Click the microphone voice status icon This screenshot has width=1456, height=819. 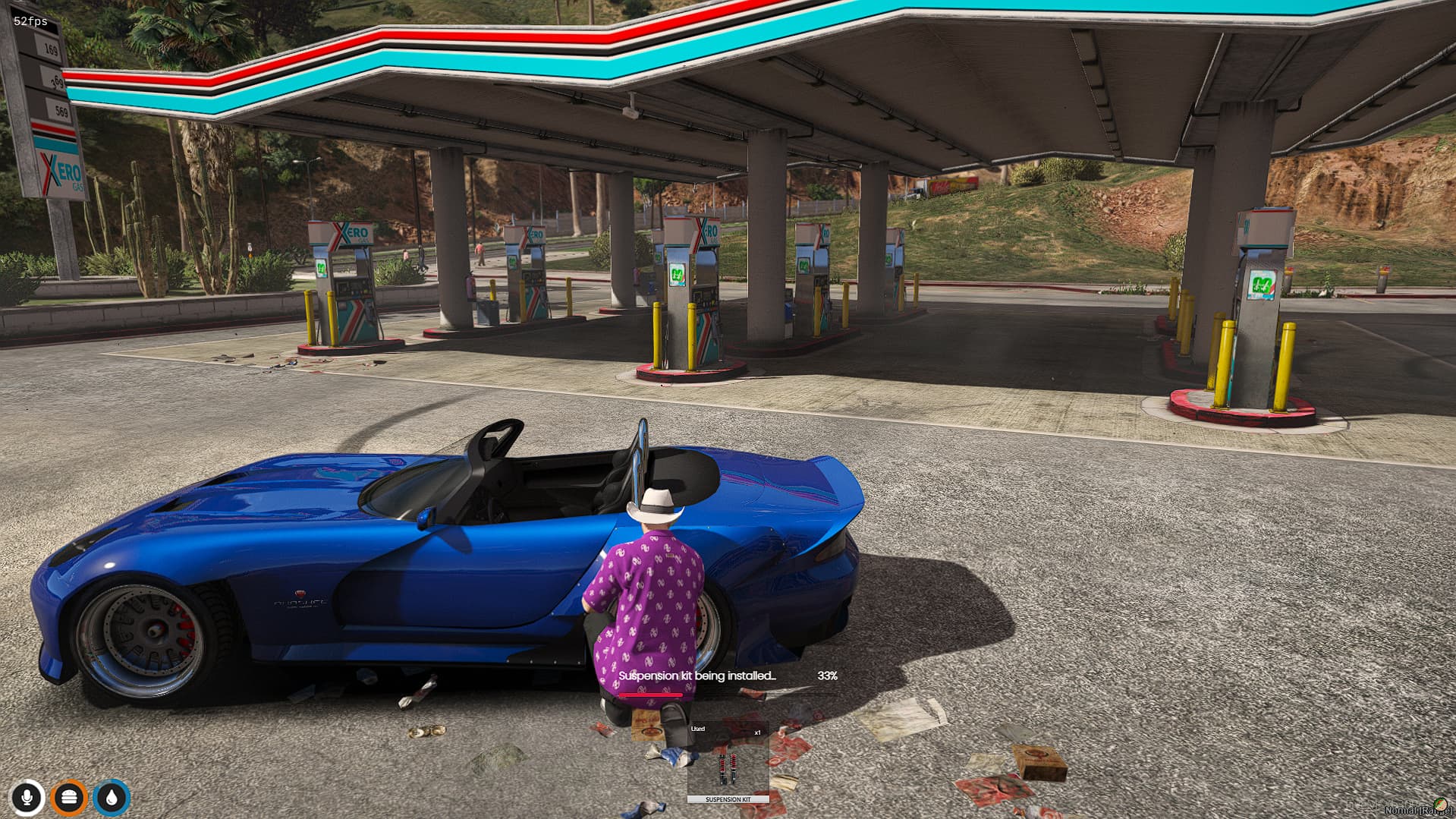coord(27,797)
